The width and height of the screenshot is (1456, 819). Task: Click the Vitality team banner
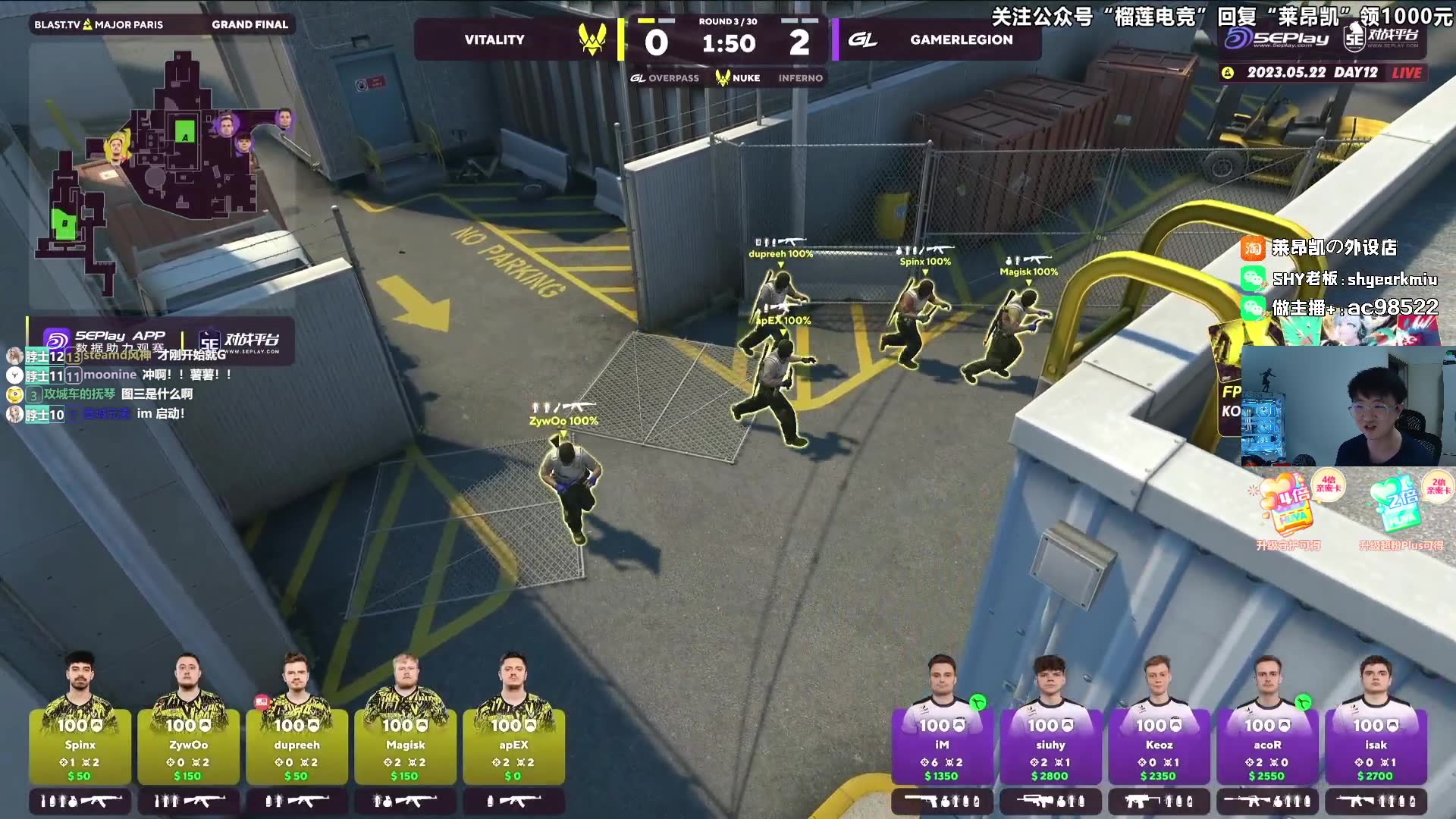(x=516, y=39)
